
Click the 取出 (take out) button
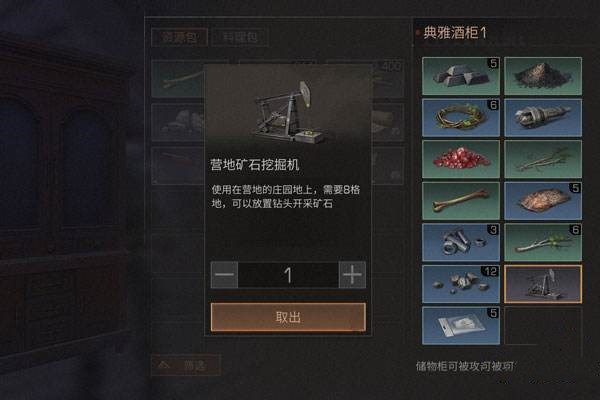coord(288,317)
